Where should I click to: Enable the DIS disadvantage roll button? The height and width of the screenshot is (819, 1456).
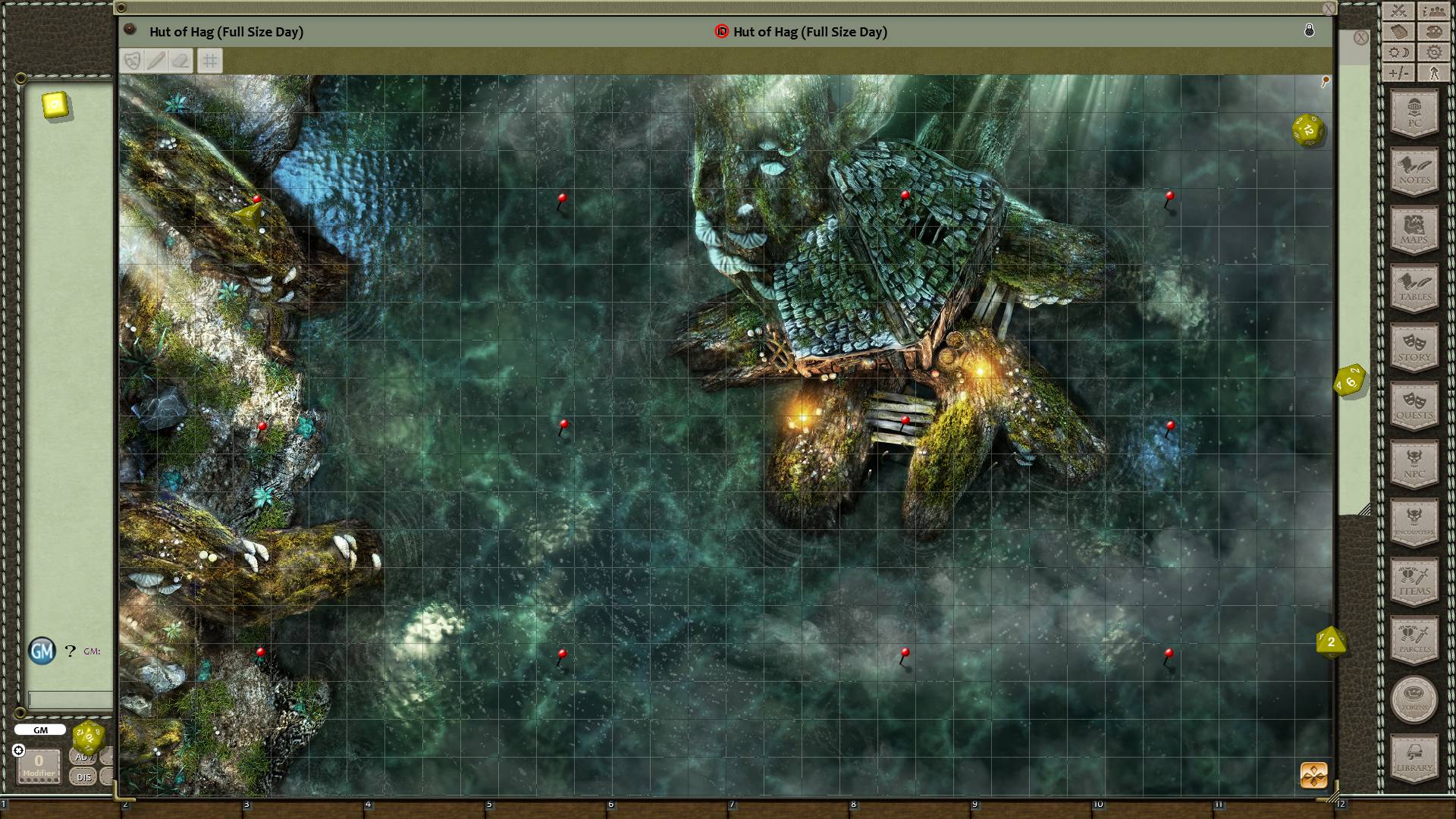(x=83, y=777)
